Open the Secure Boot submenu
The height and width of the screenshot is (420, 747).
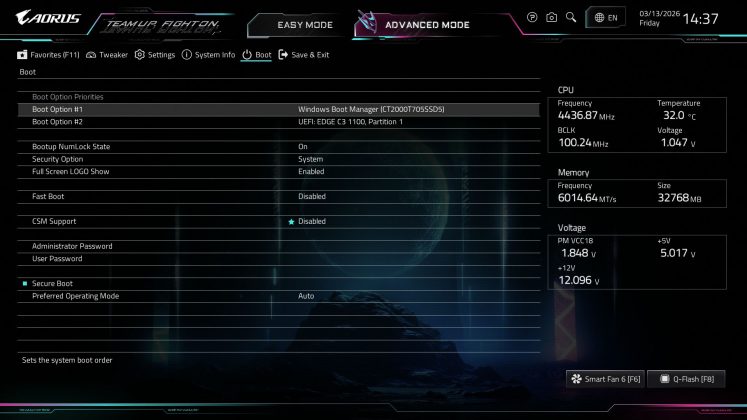52,284
